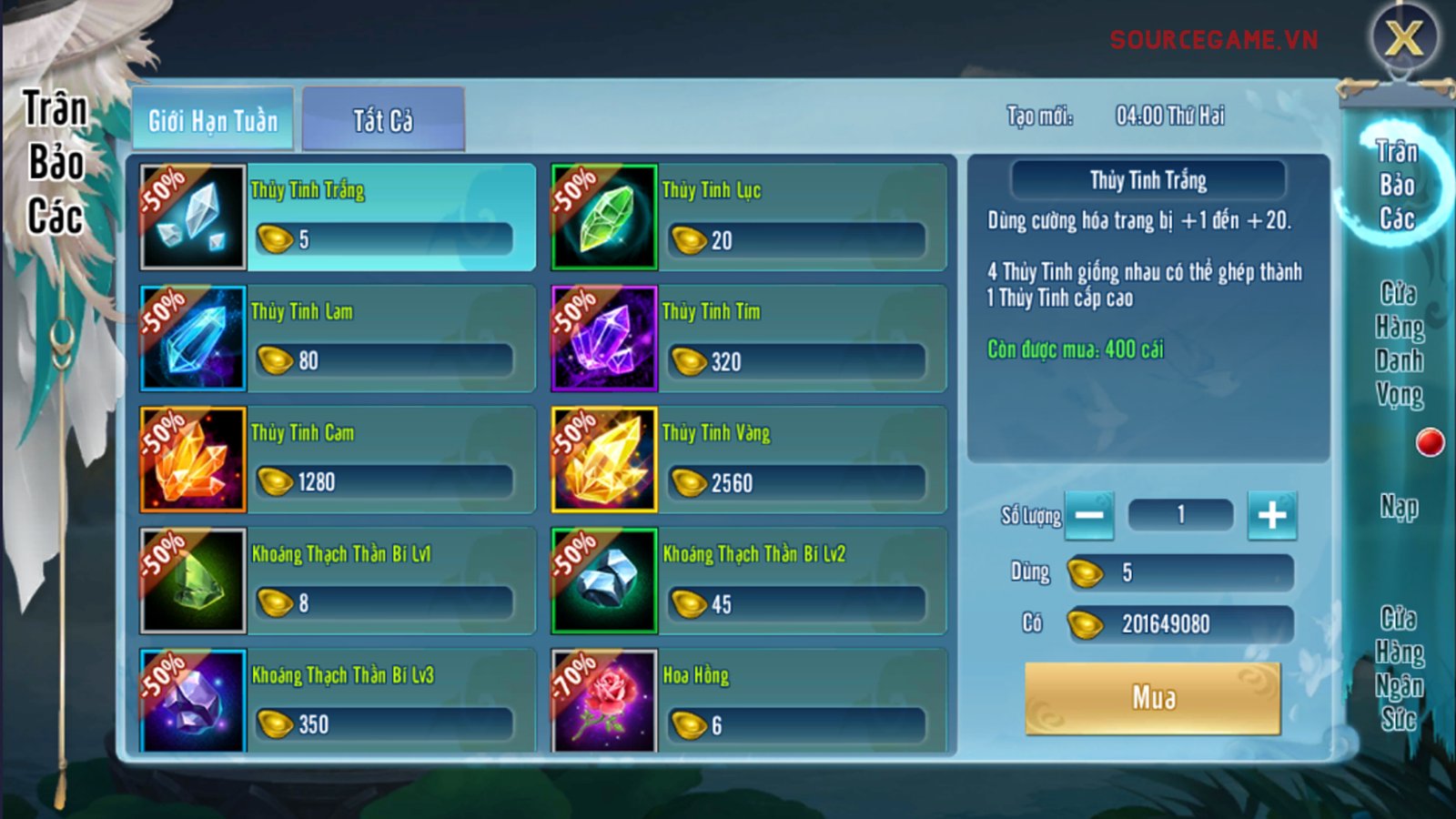This screenshot has height=819, width=1456.
Task: Select the Thủy Tinh Cam crystal
Action: [337, 460]
